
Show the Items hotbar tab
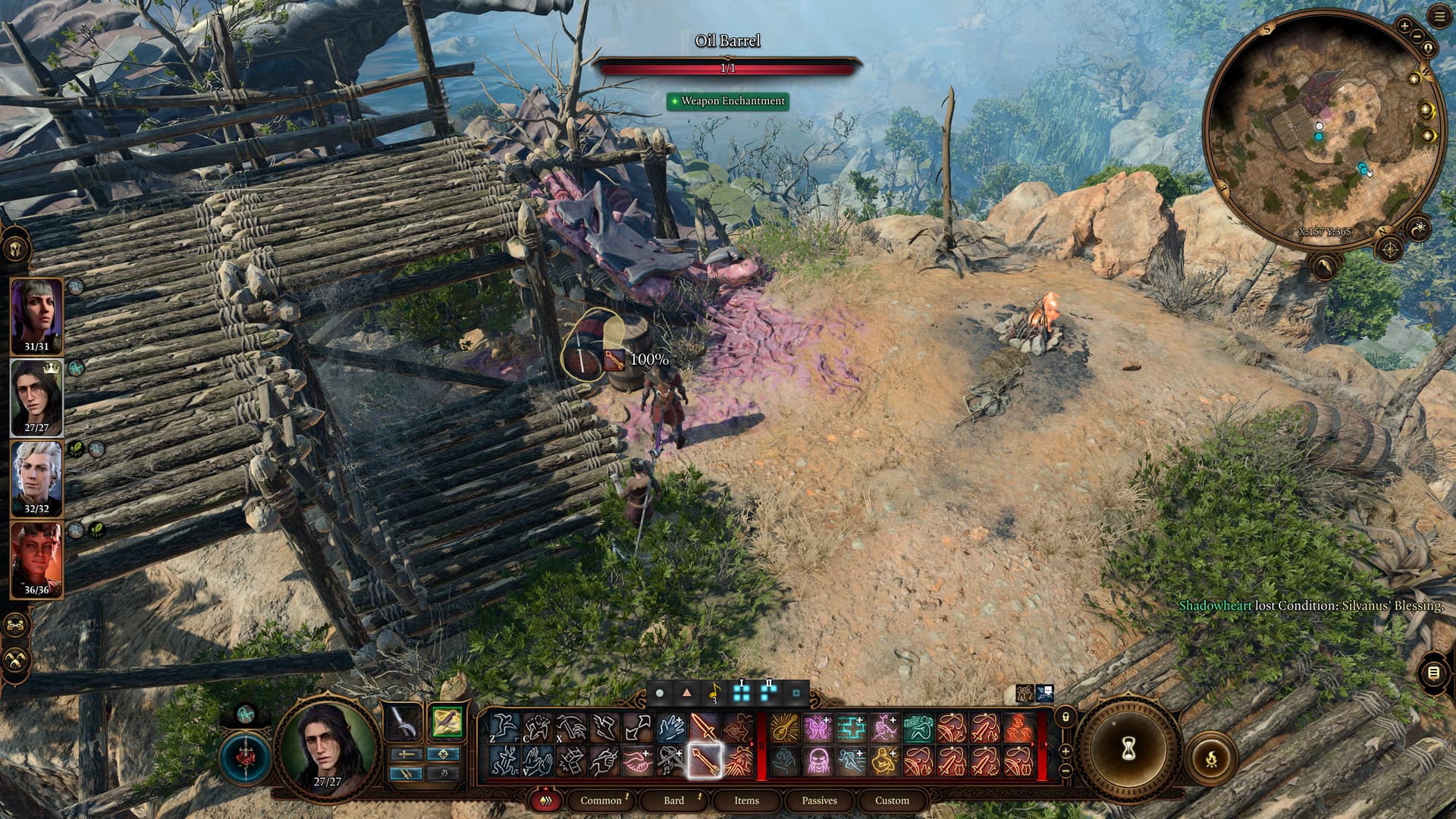click(x=746, y=800)
